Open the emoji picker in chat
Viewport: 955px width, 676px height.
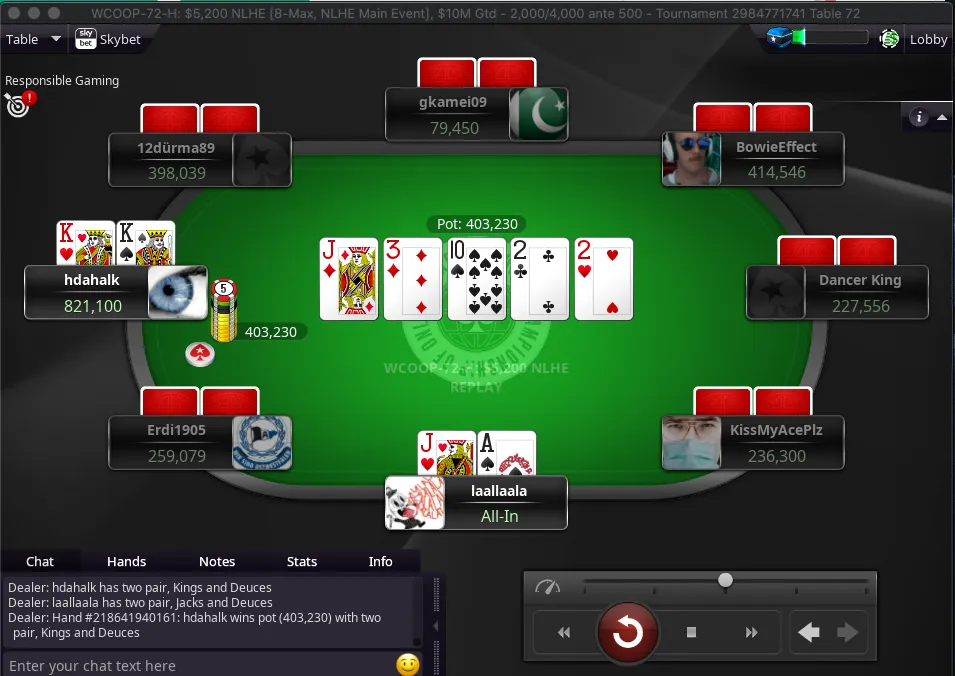[407, 664]
